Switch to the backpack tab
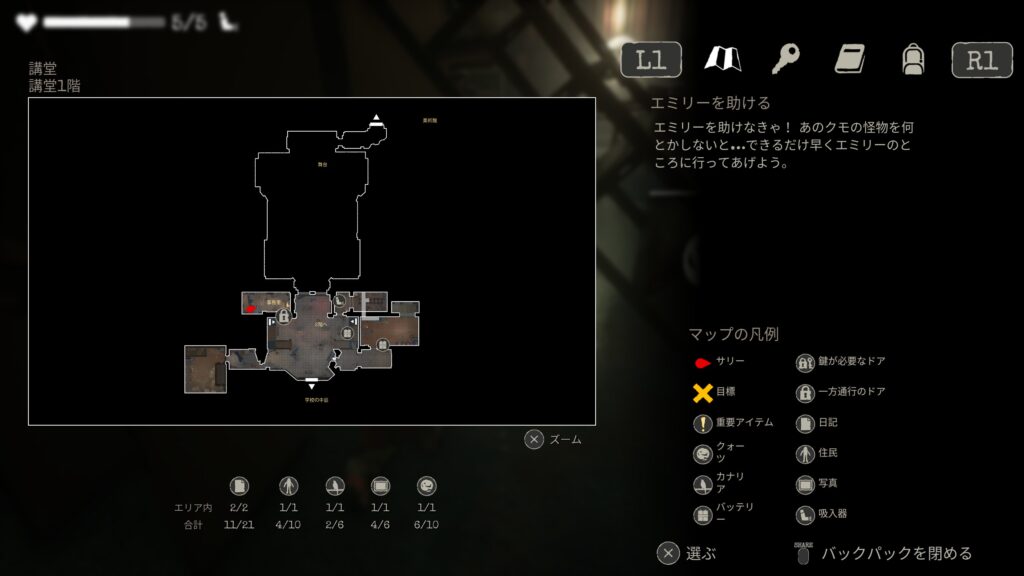1024x576 pixels. click(912, 59)
